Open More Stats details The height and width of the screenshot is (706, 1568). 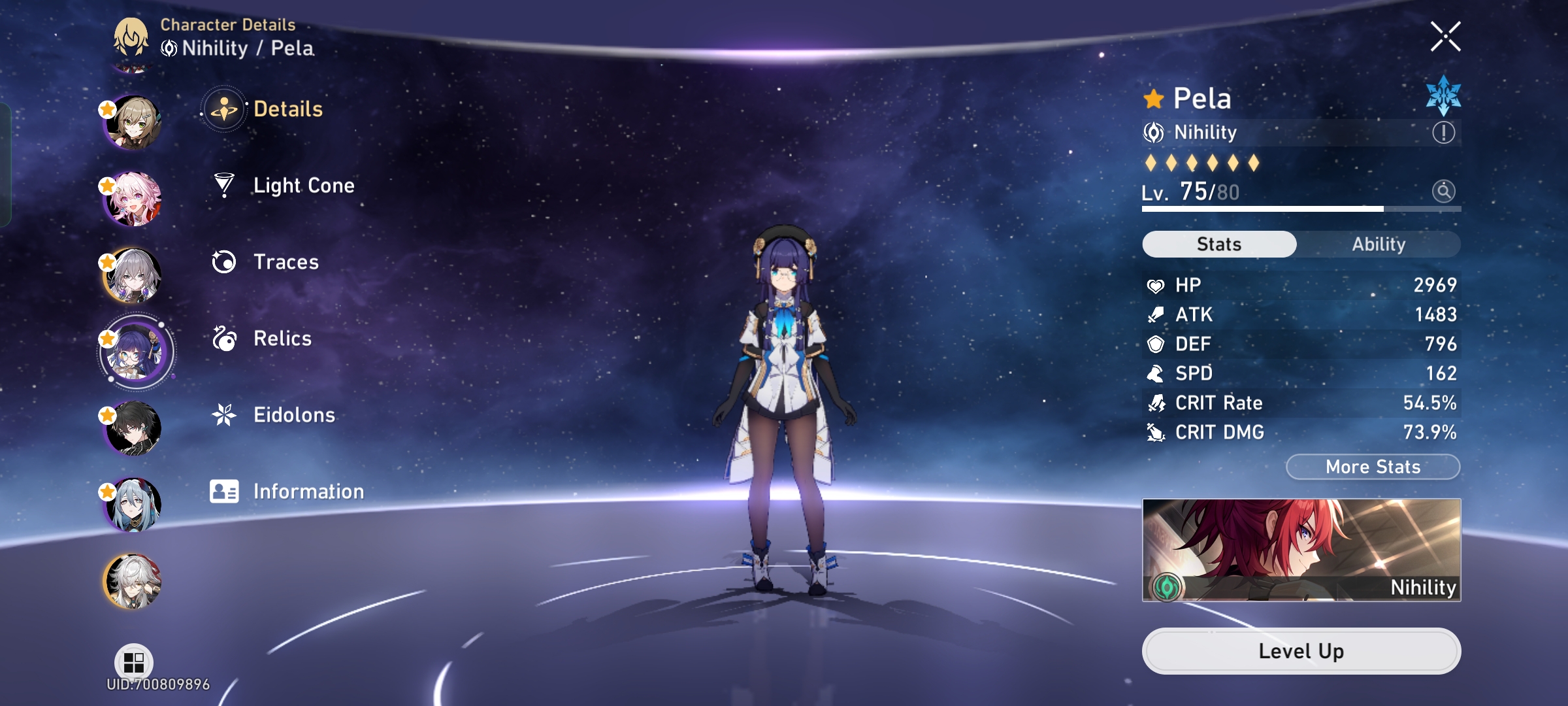tap(1371, 466)
